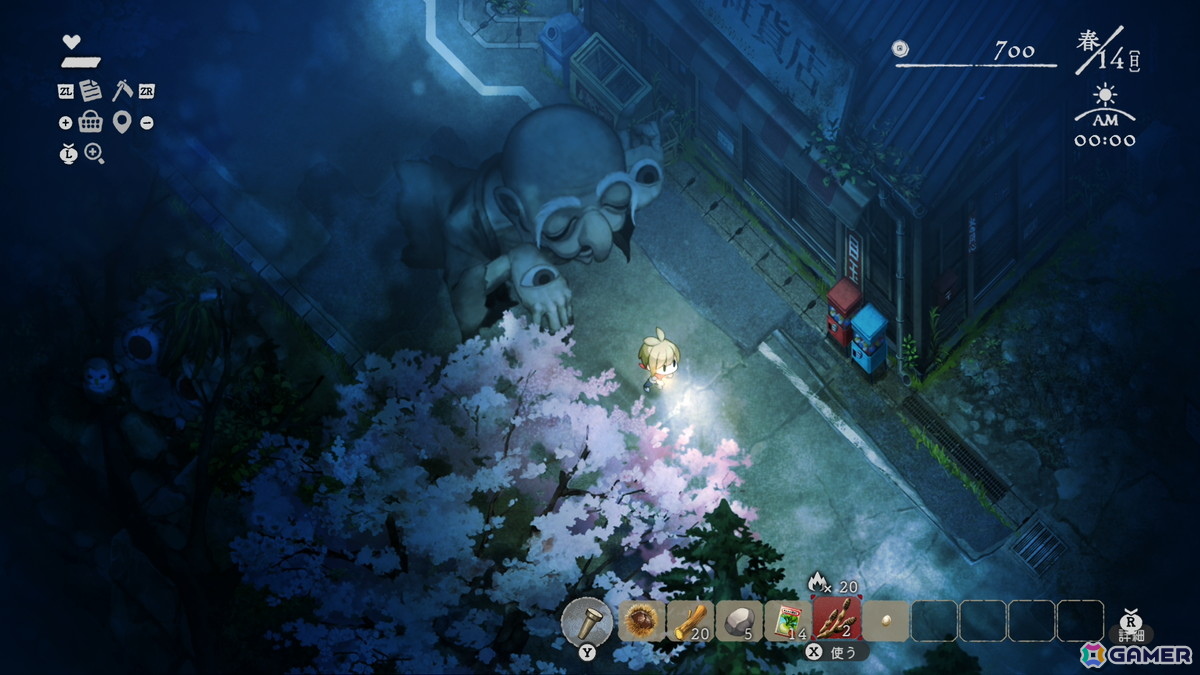Image resolution: width=1200 pixels, height=675 pixels.
Task: Choose the highlighted red twig slot
Action: point(836,620)
